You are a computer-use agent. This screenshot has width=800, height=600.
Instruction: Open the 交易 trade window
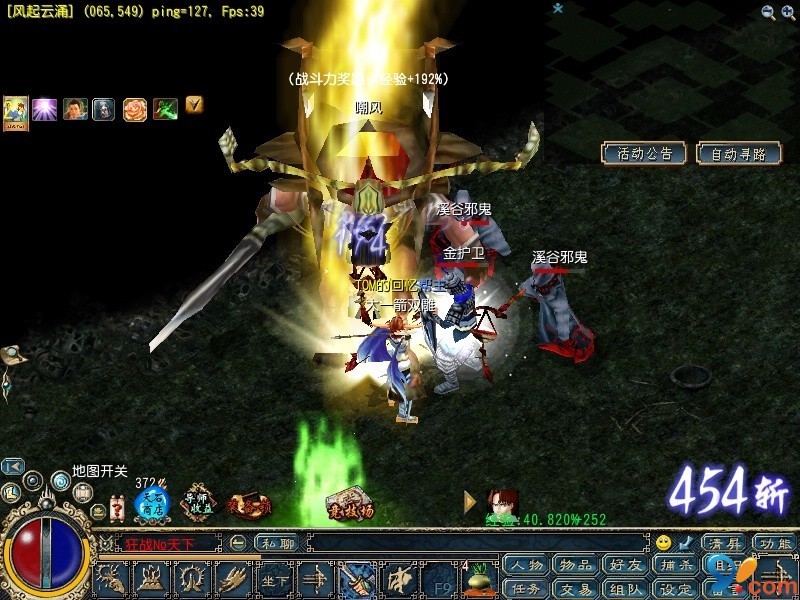coord(576,589)
